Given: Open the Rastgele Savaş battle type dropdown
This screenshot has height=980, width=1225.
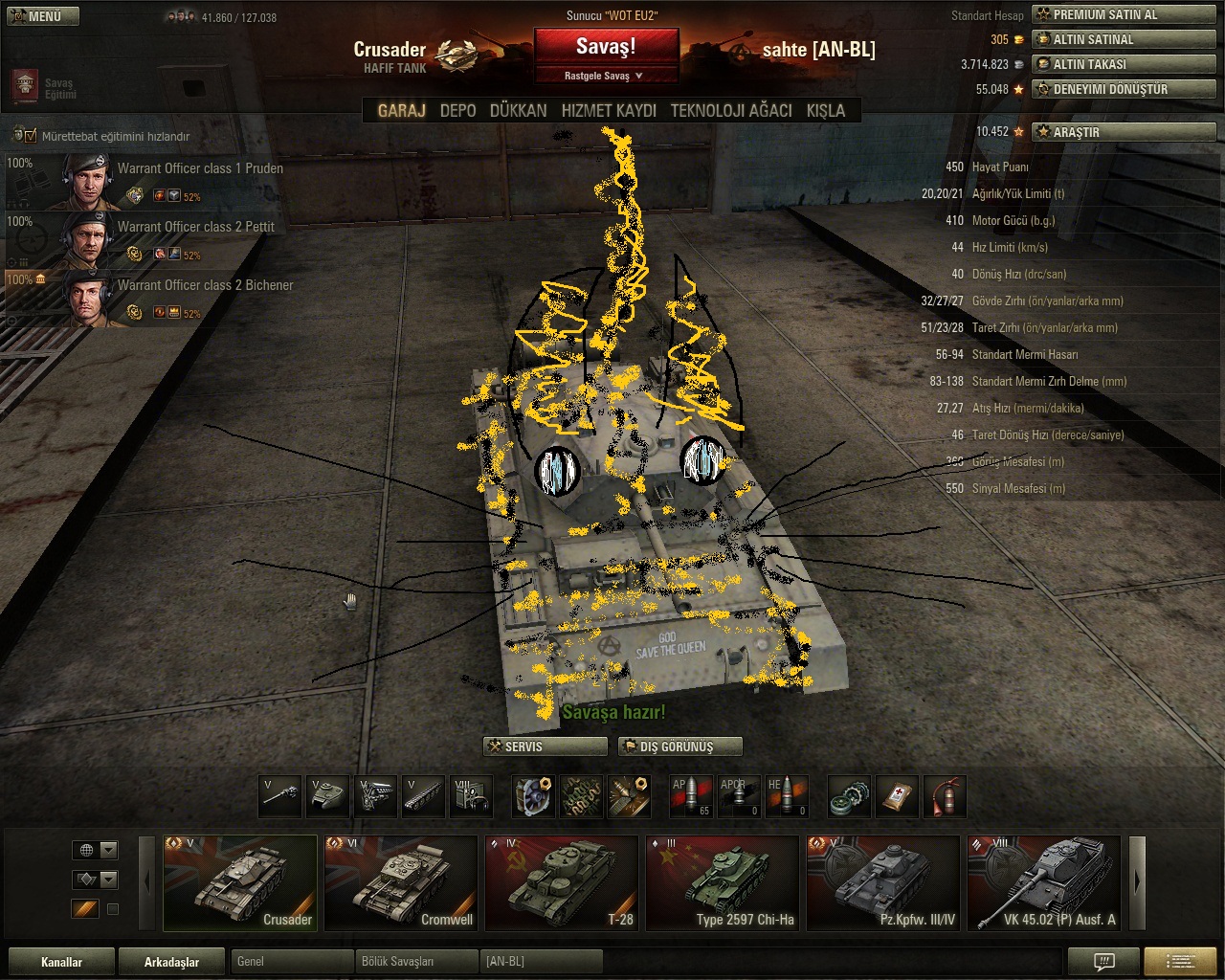Looking at the screenshot, I should click(605, 76).
